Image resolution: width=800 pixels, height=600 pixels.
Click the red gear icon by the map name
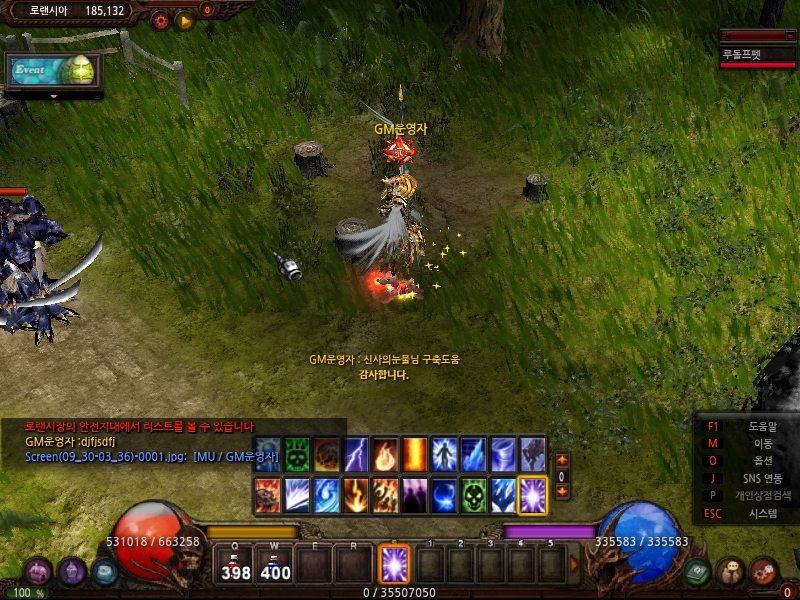click(159, 19)
